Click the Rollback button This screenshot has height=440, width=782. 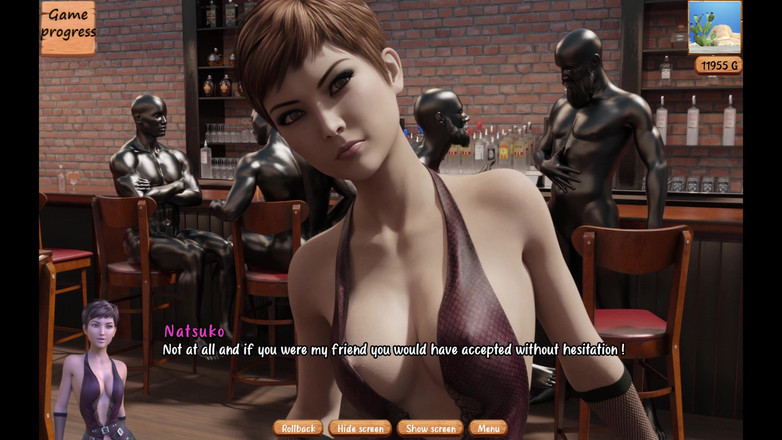point(298,428)
